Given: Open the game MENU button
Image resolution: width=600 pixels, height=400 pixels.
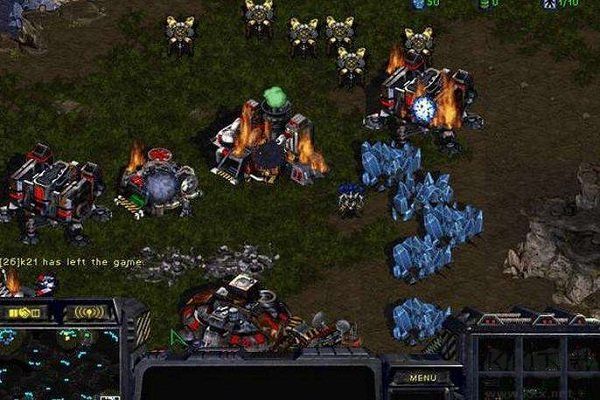Looking at the screenshot, I should click(422, 377).
